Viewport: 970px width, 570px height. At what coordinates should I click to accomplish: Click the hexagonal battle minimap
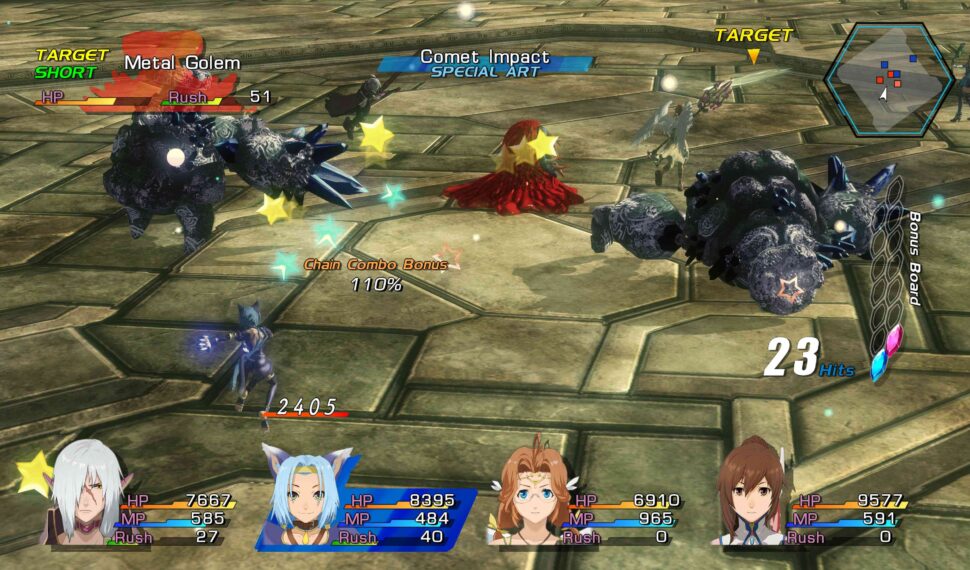(887, 79)
